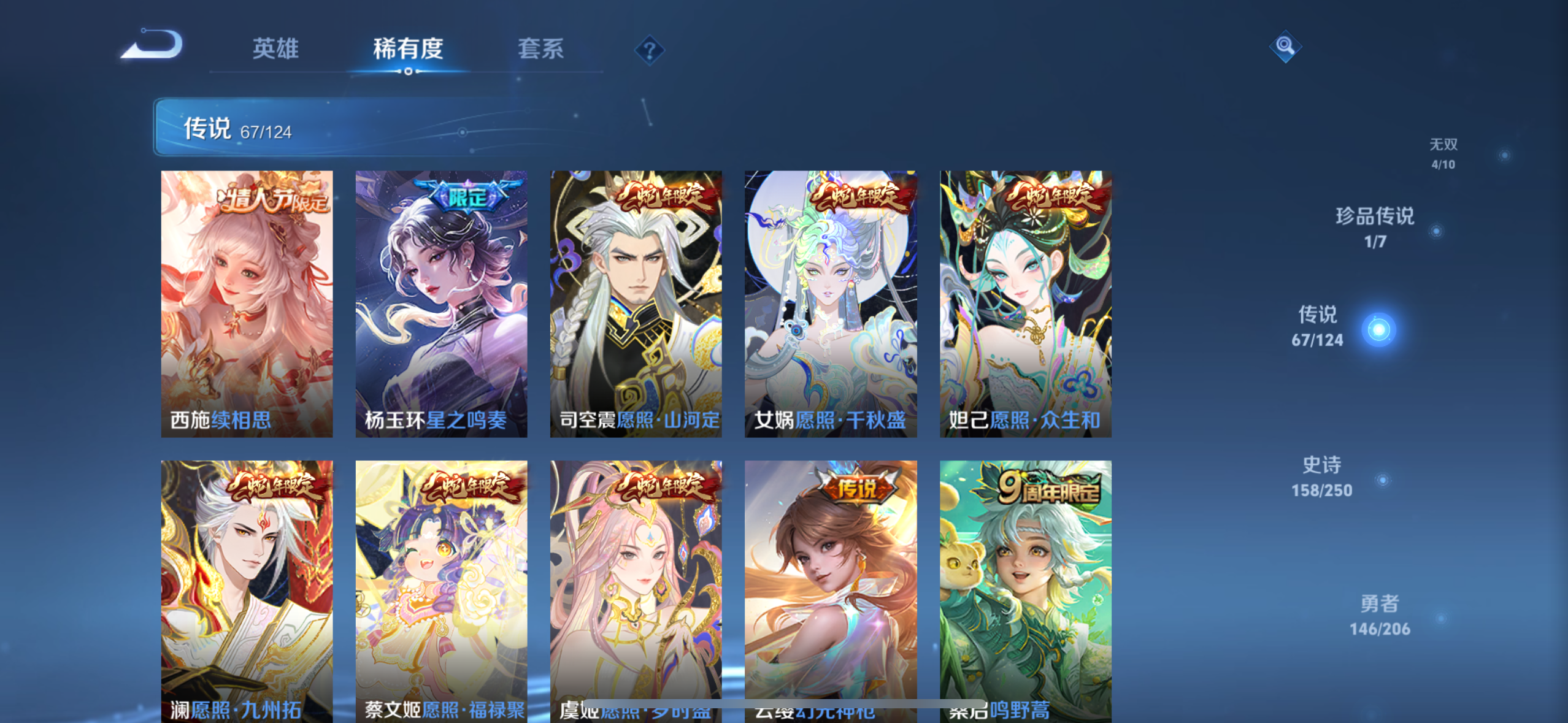Image resolution: width=1568 pixels, height=723 pixels.
Task: Open the question mark help icon
Action: click(649, 50)
